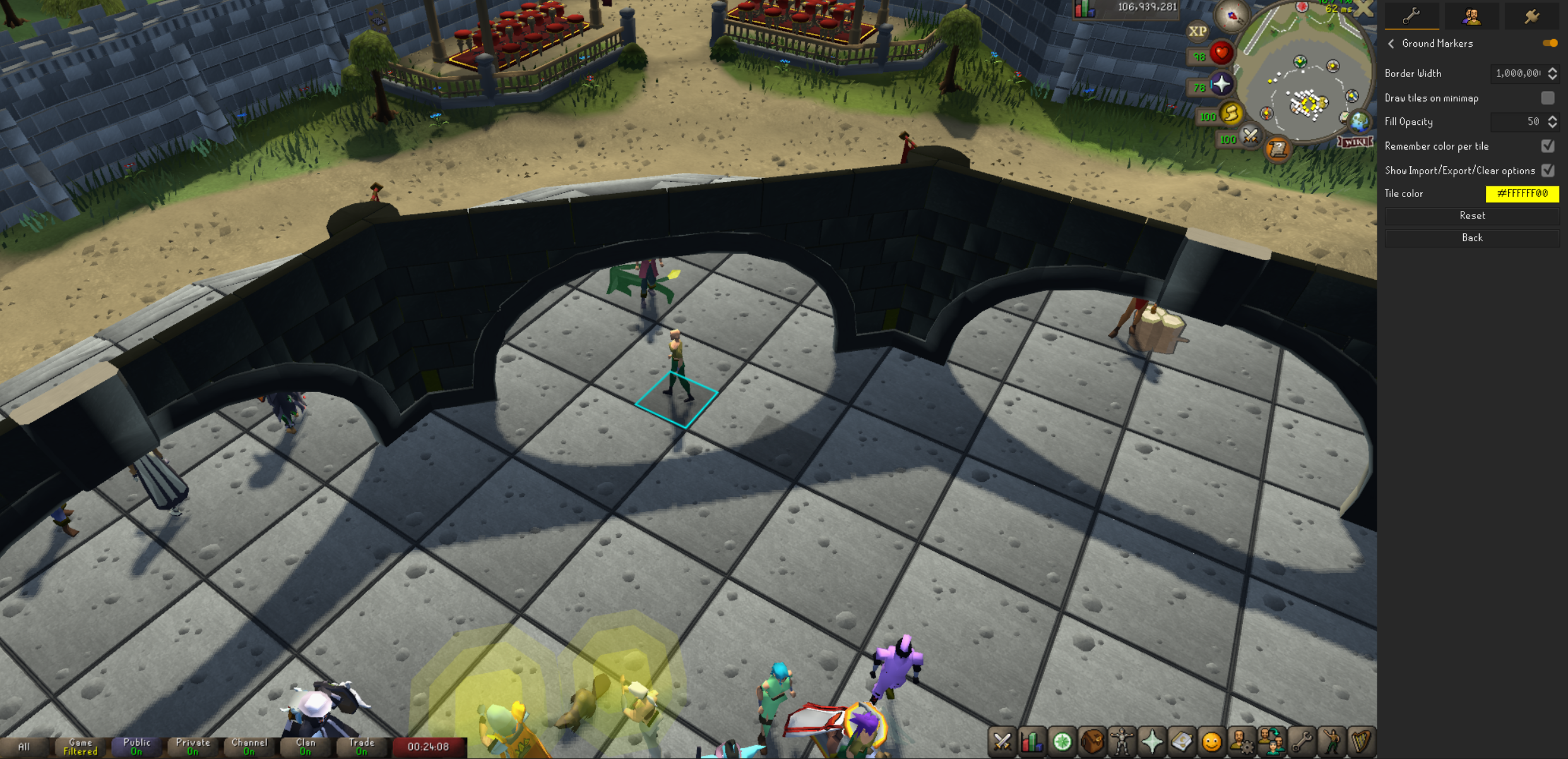This screenshot has width=1568, height=759.
Task: Disable the Ground Markers plugin toggle
Action: click(1549, 43)
